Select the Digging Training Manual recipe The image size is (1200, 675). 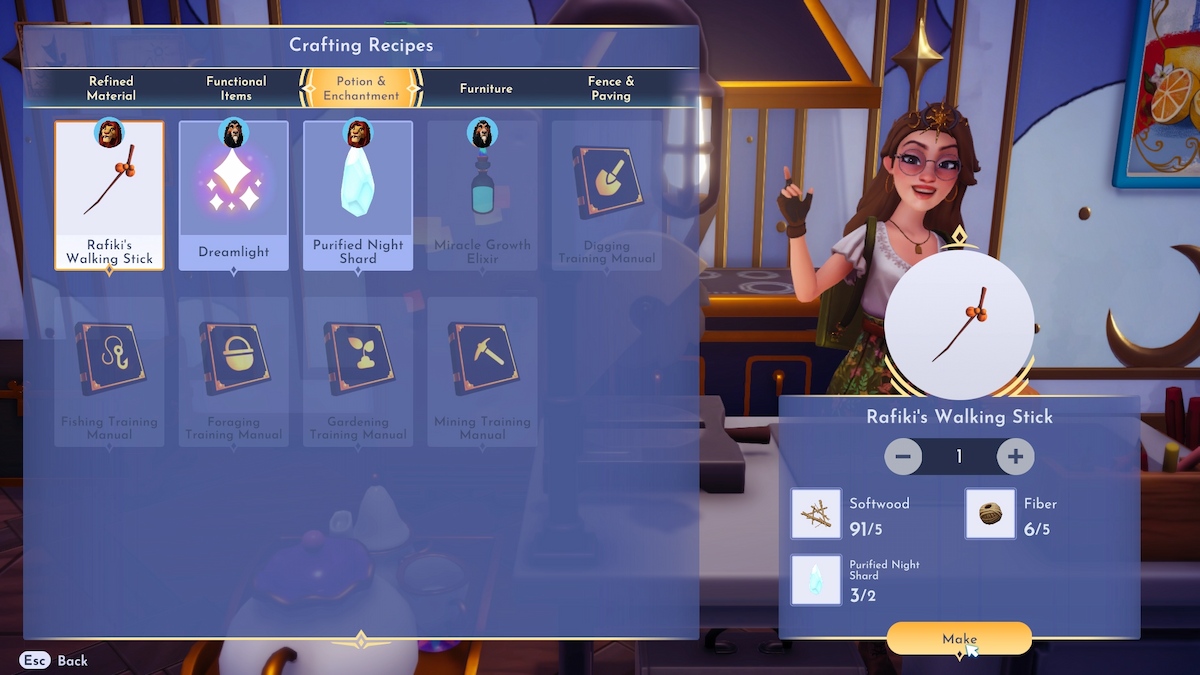pyautogui.click(x=606, y=196)
